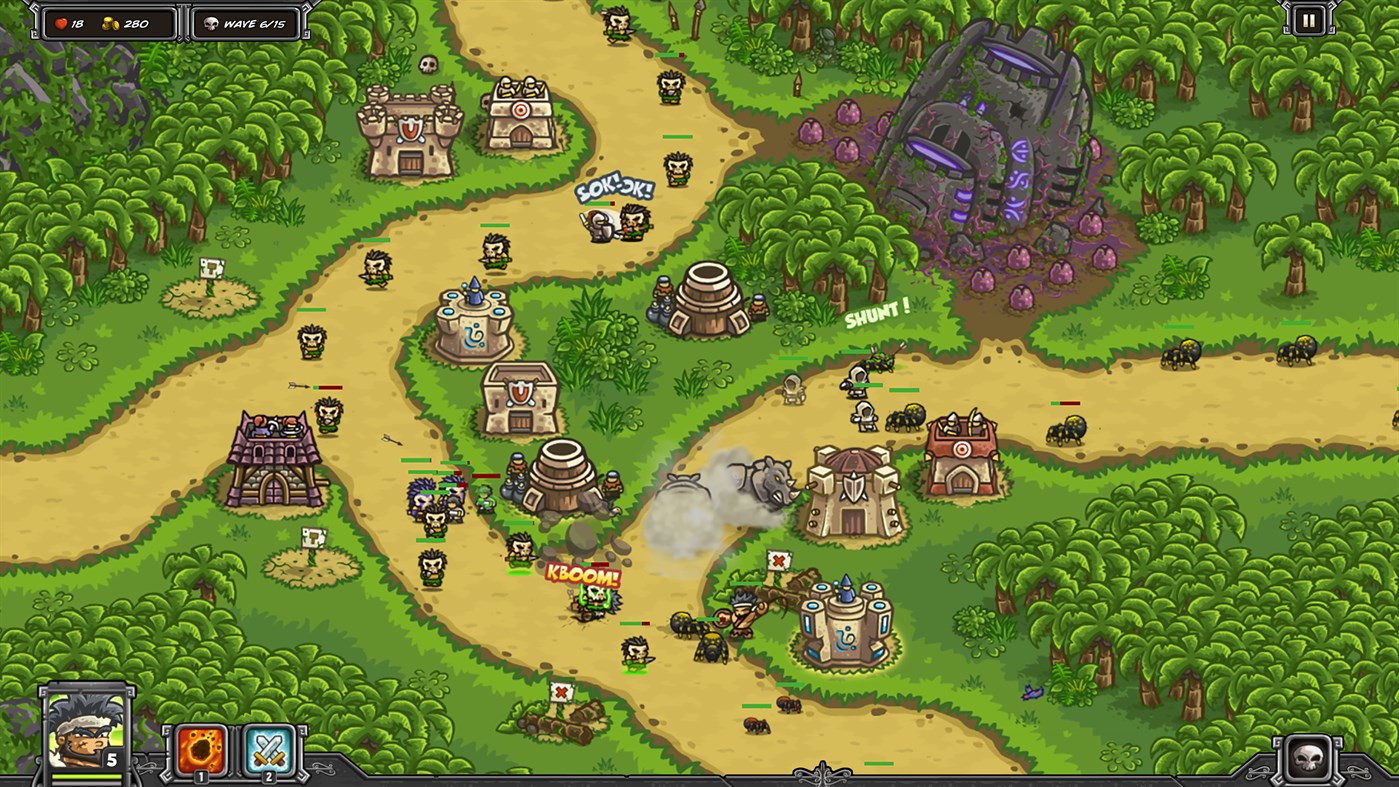Select the blue mage tower near the fountain
This screenshot has width=1399, height=787.
click(x=471, y=320)
